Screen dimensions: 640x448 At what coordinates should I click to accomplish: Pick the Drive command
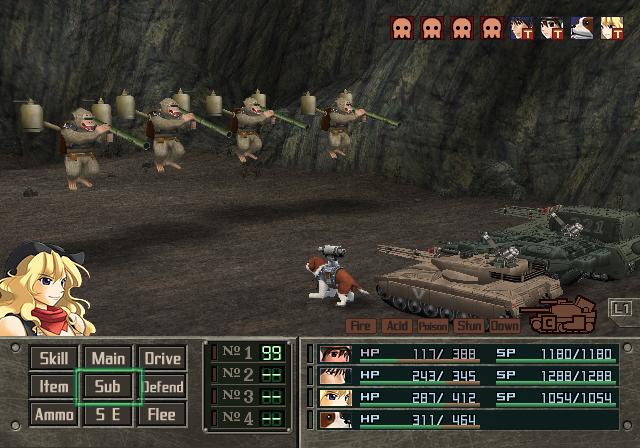pos(162,358)
